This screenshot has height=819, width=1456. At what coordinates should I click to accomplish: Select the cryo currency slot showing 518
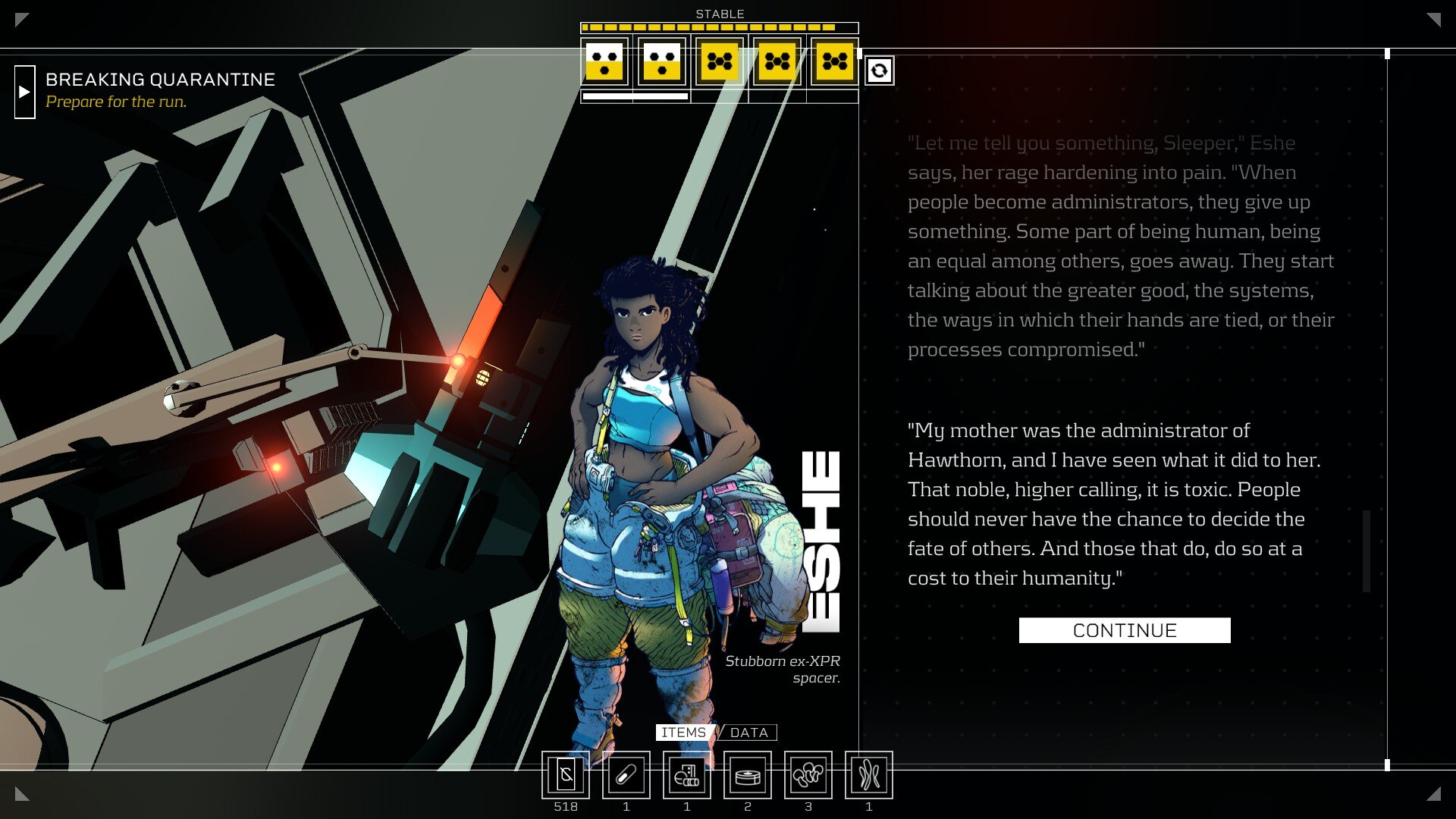566,775
